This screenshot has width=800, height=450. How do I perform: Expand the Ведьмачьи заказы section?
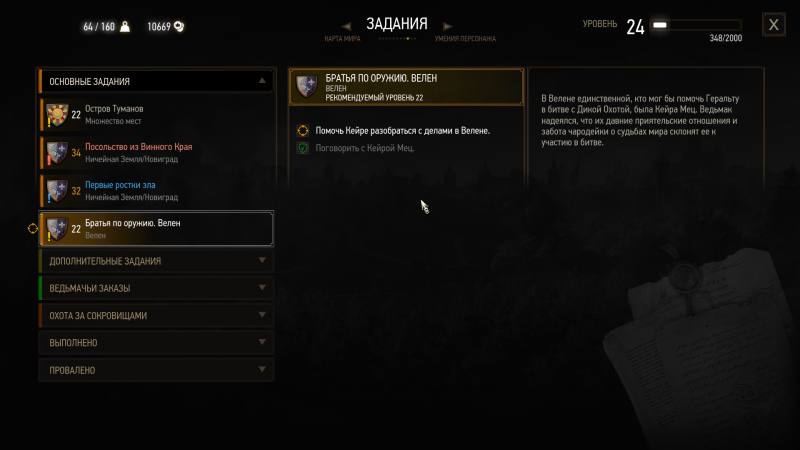click(155, 288)
